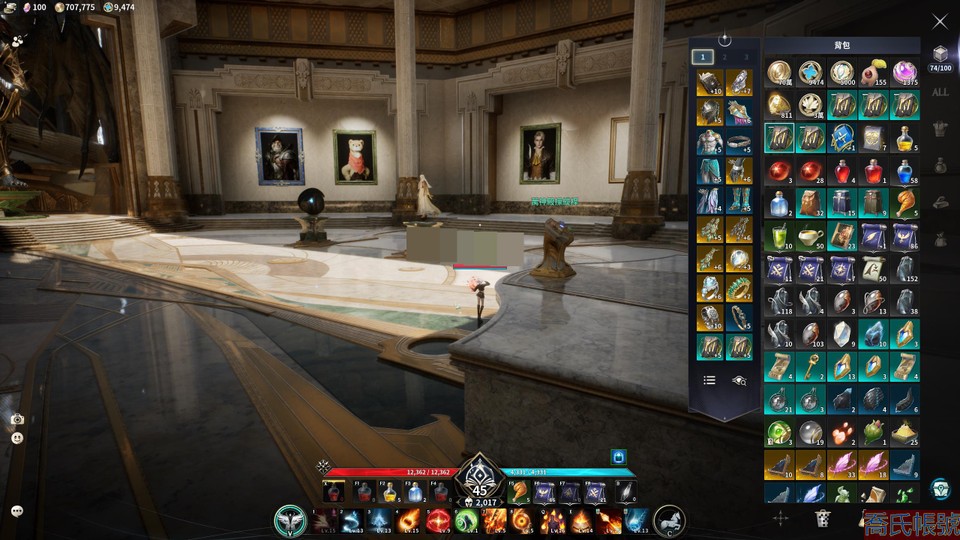The width and height of the screenshot is (960, 540).
Task: Open the emoji face menu
Action: pyautogui.click(x=17, y=438)
